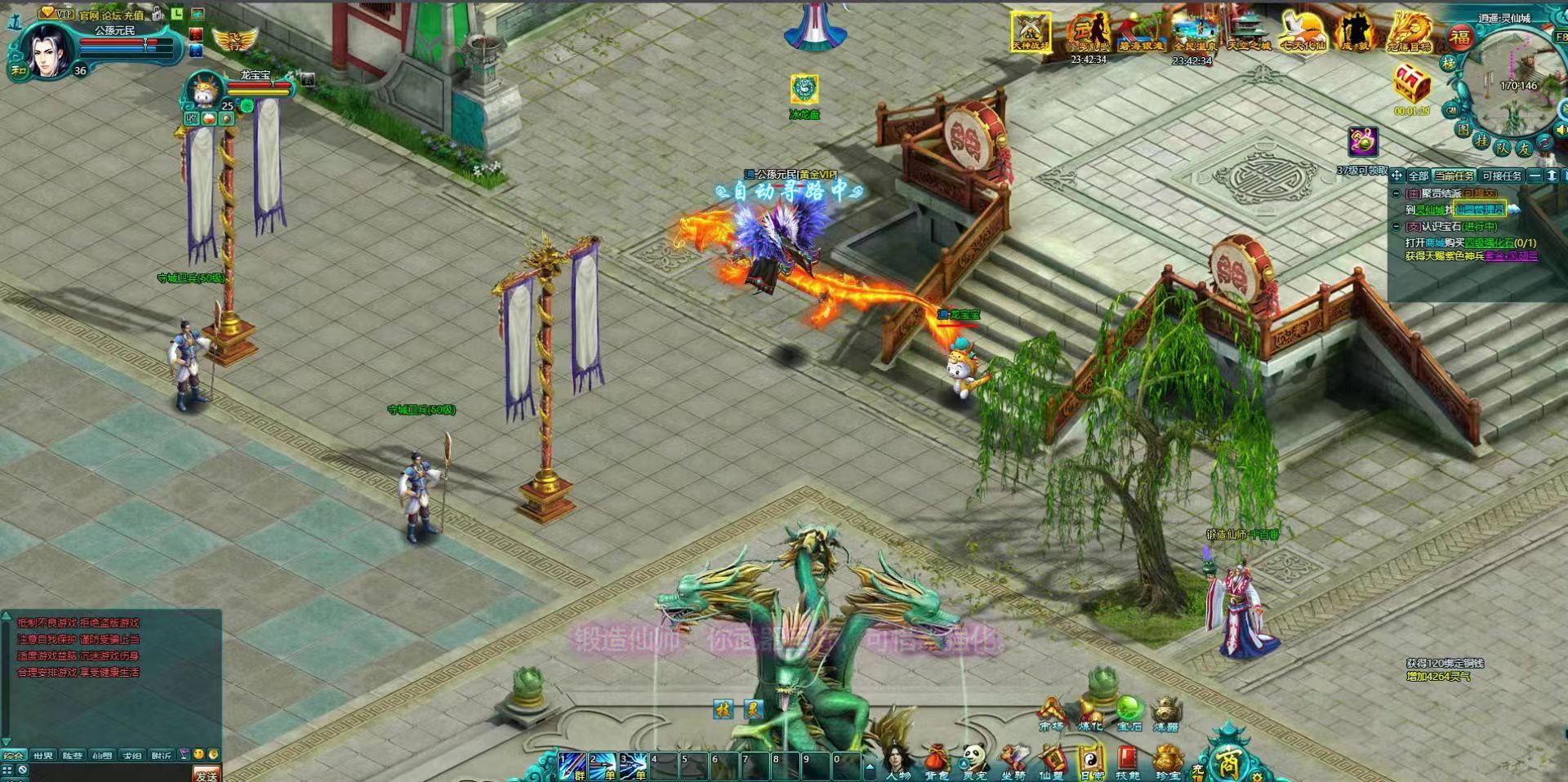1568x782 pixels.
Task: Open the 灵宠 panda pet menu
Action: (x=974, y=761)
